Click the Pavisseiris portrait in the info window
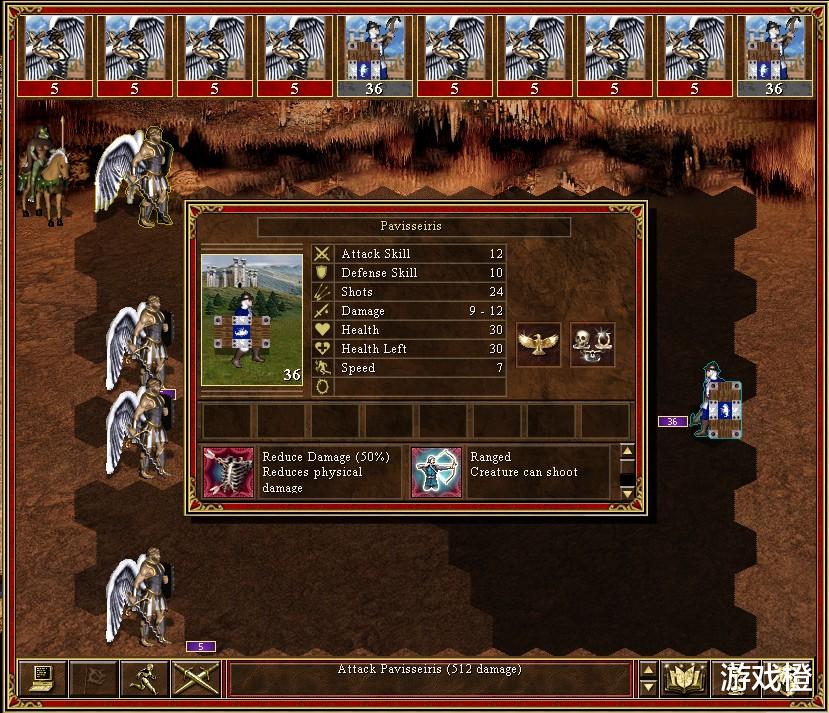829x713 pixels. (x=252, y=319)
